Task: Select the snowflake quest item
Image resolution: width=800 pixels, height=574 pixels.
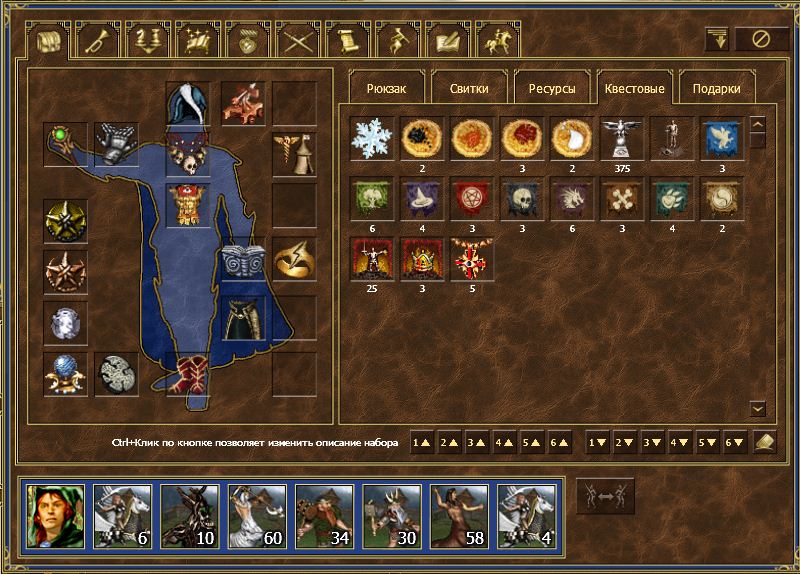Action: (372, 138)
